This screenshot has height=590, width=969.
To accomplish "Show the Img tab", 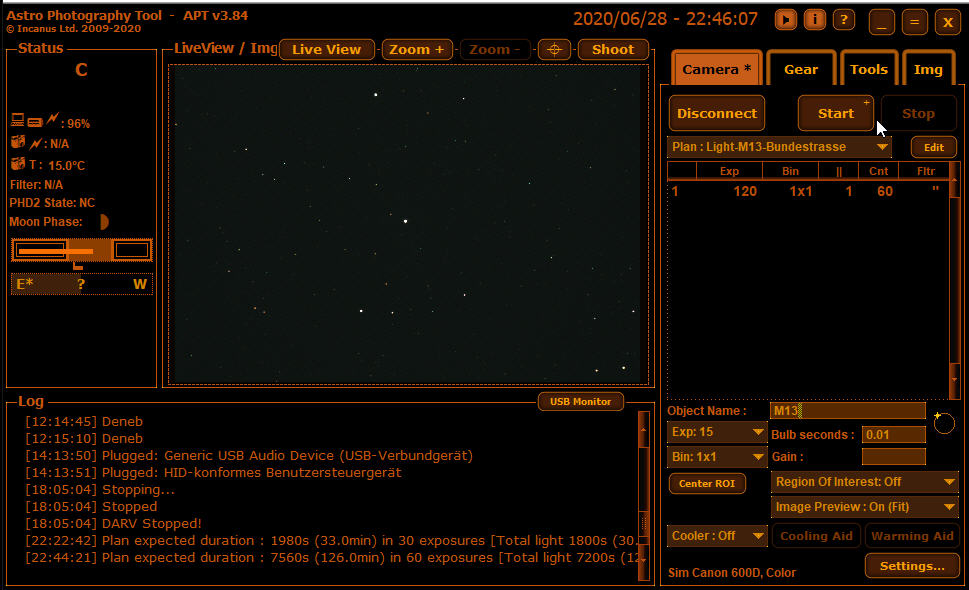I will (927, 70).
